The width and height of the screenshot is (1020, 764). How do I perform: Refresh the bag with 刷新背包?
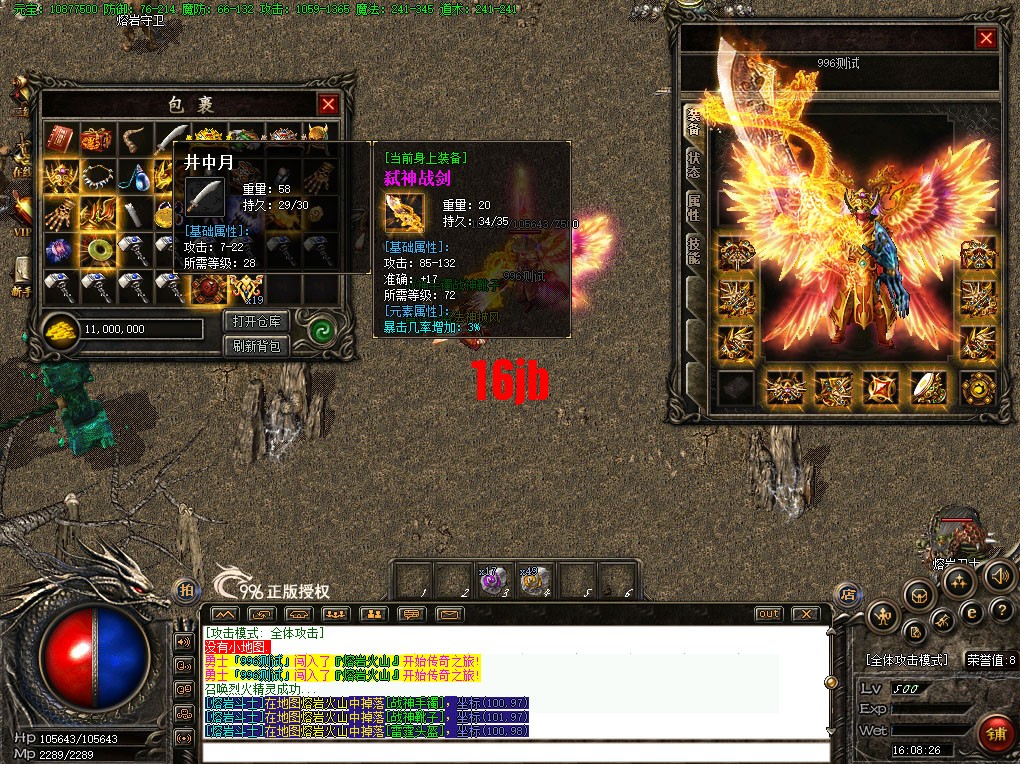[x=257, y=346]
